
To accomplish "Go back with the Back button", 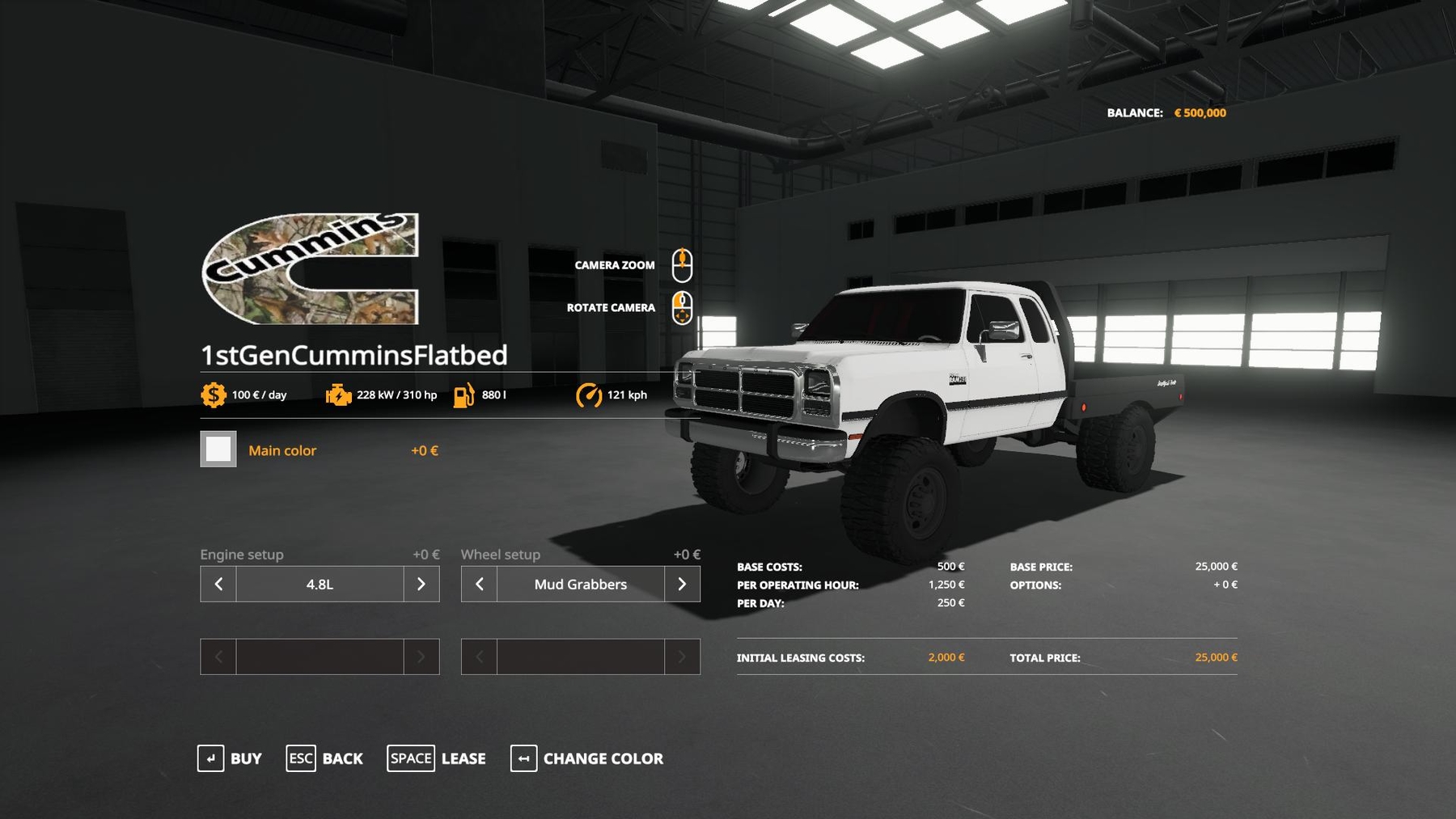I will tap(324, 758).
